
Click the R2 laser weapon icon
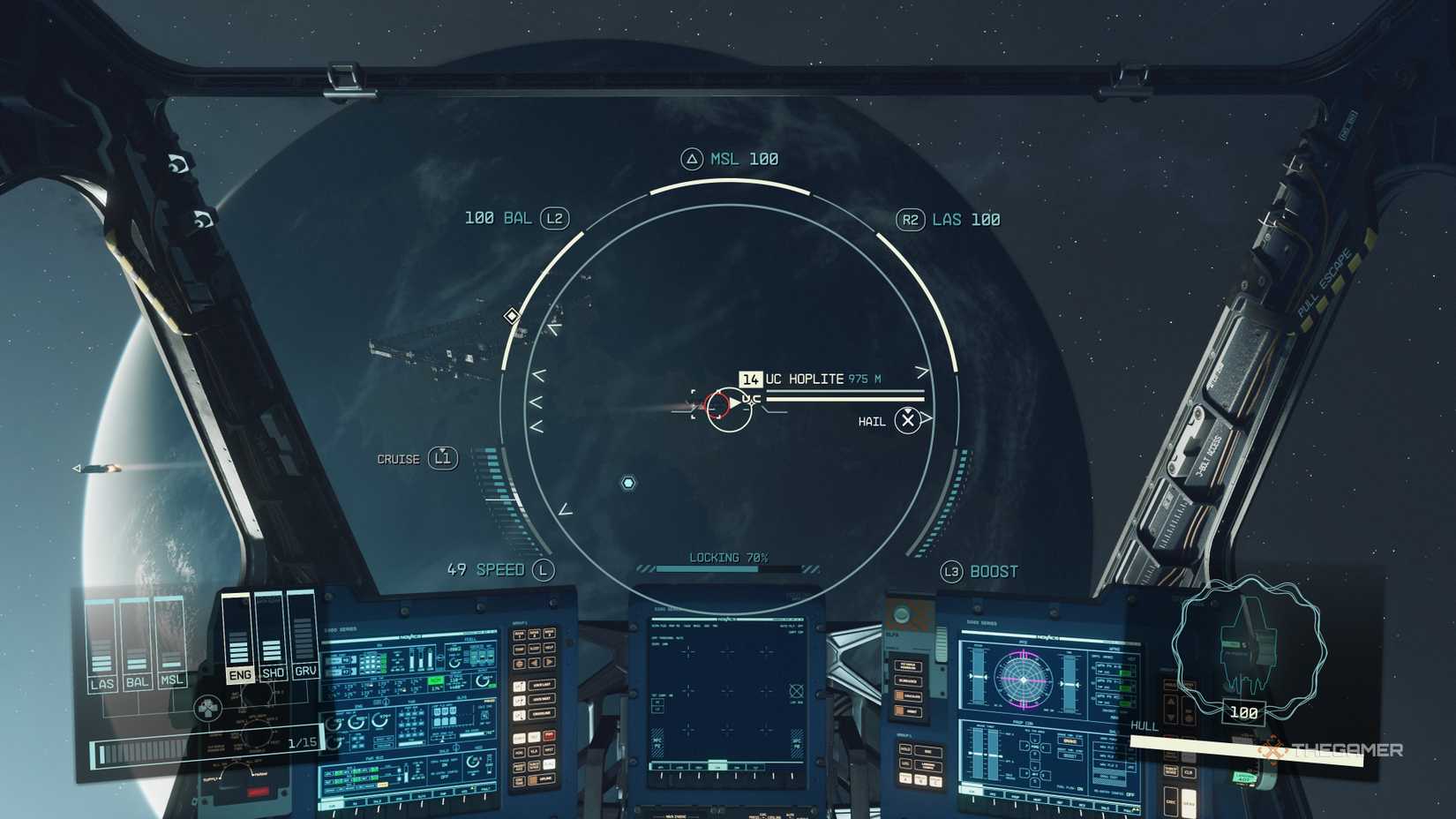[911, 218]
